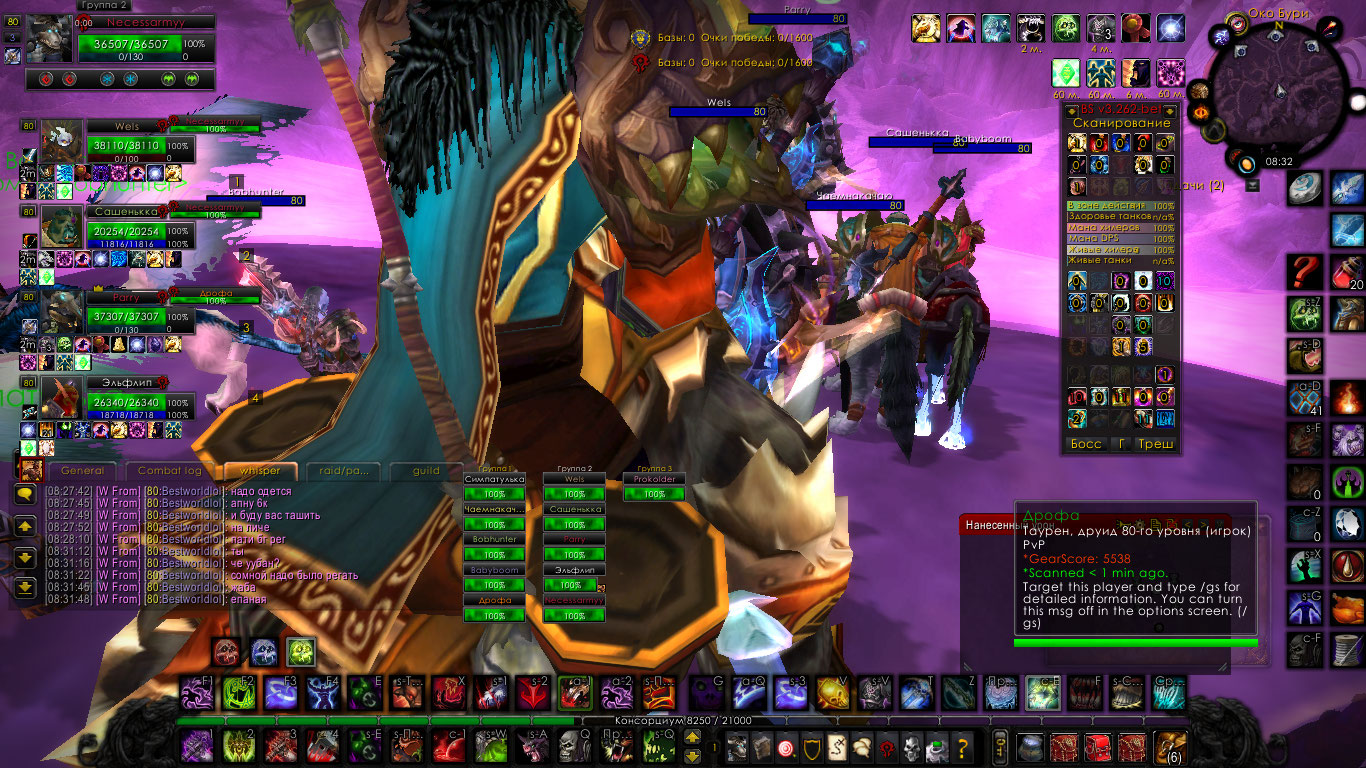Screen dimensions: 1366x768
Task: Open the Combat log chat tab
Action: point(169,470)
